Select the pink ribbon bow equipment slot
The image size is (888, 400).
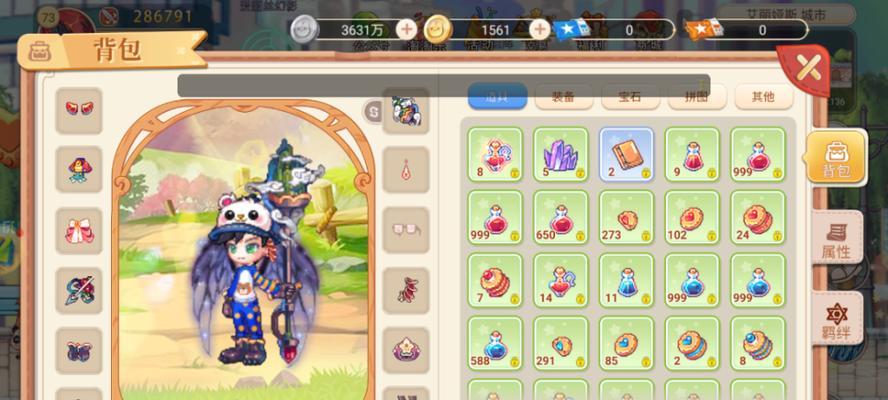[x=78, y=230]
